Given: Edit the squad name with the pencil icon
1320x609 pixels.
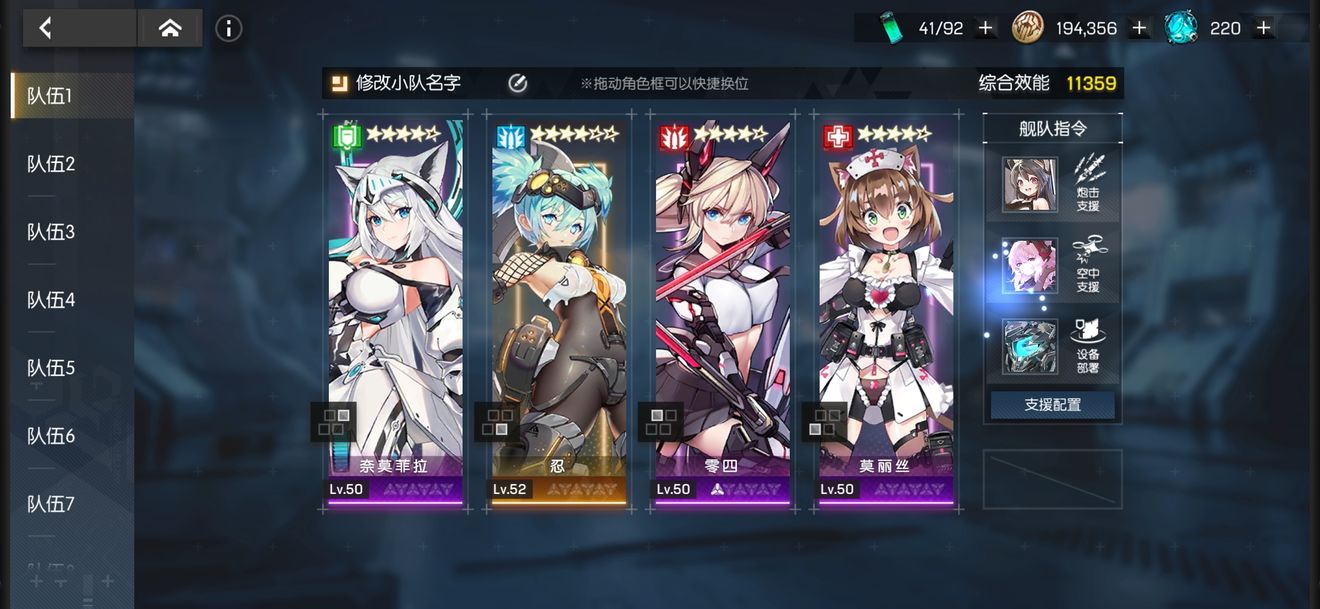Looking at the screenshot, I should [517, 83].
